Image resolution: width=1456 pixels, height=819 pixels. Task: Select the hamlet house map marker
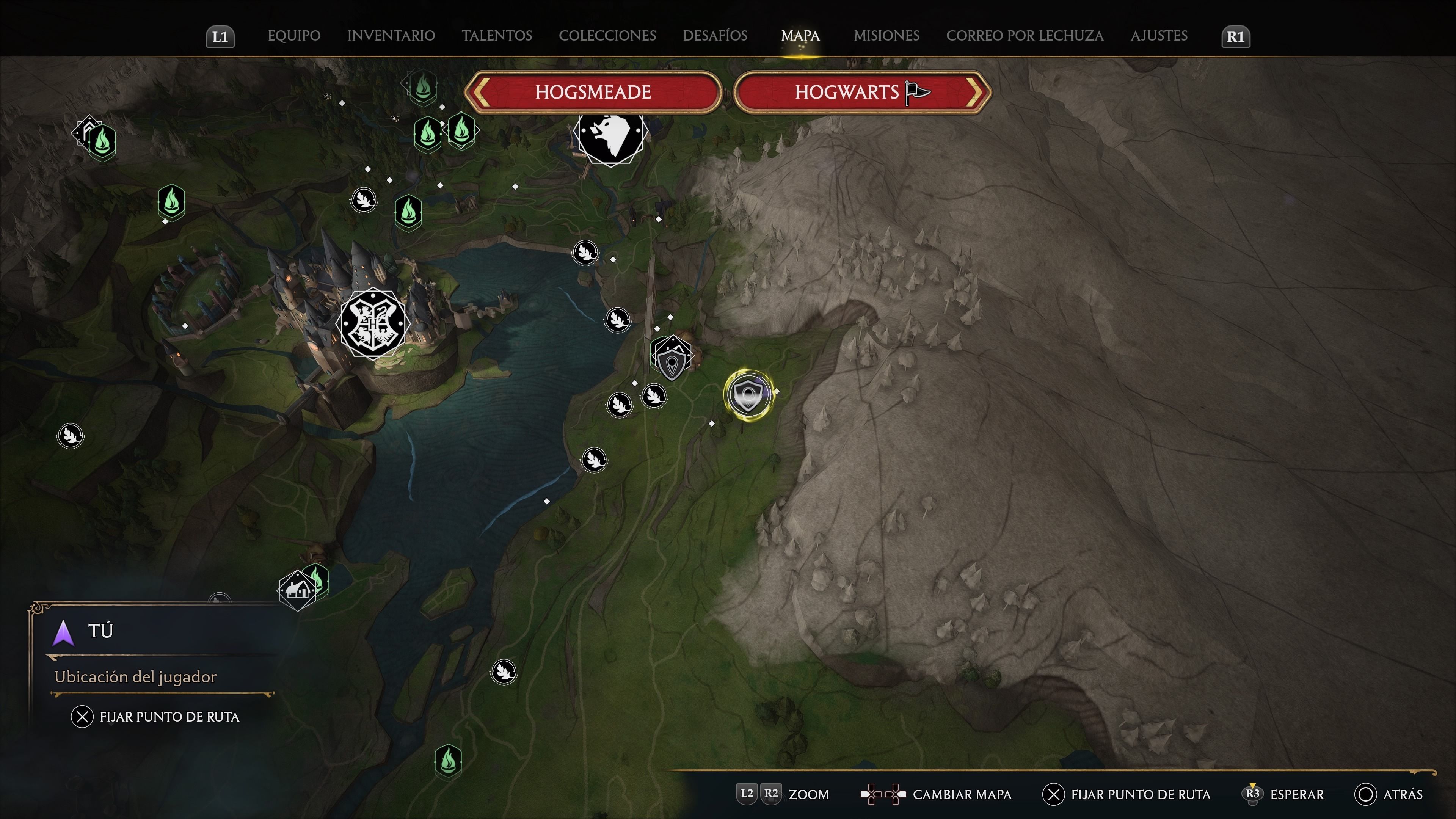(297, 590)
